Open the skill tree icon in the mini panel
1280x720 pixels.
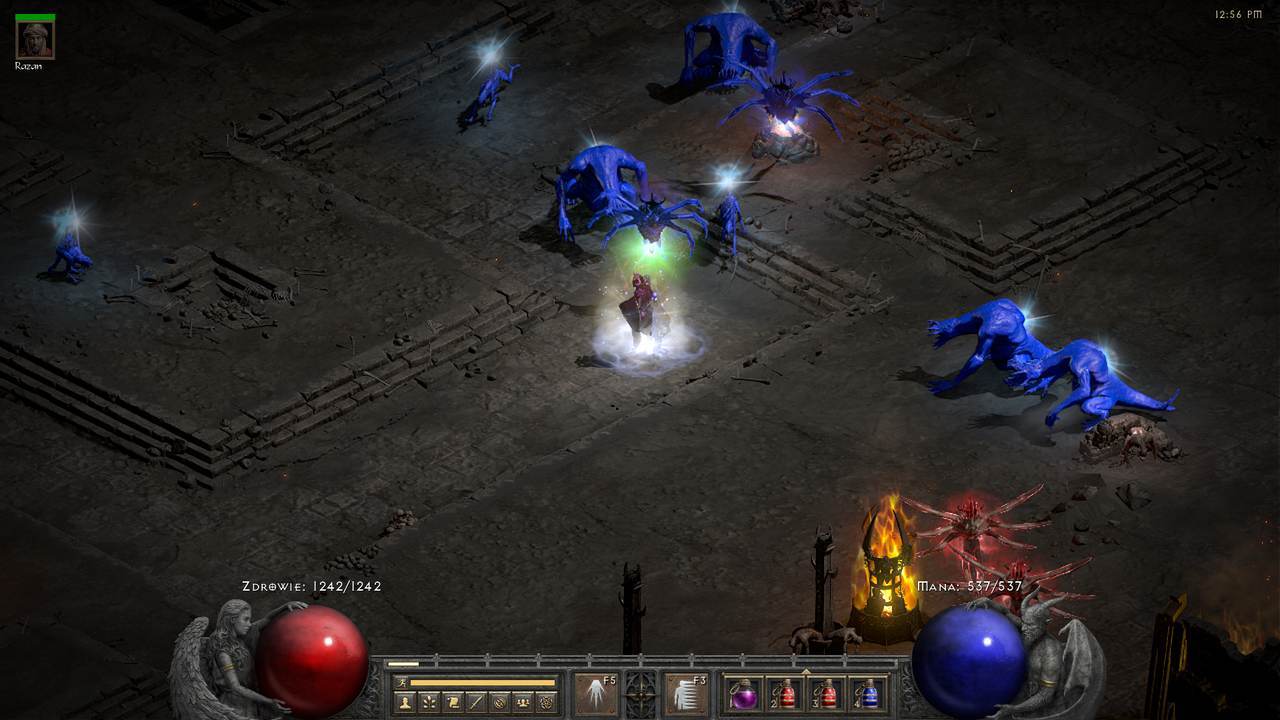click(x=428, y=702)
